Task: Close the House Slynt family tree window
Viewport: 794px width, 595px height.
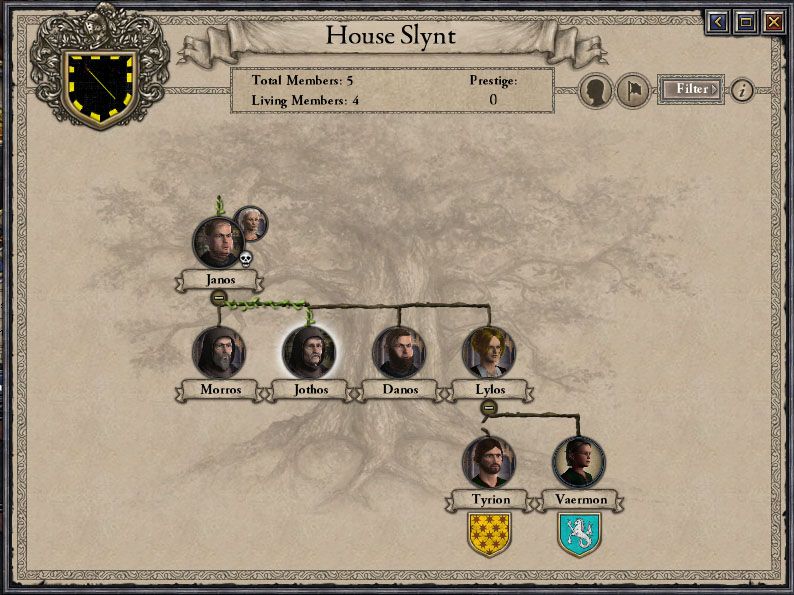Action: (x=773, y=21)
